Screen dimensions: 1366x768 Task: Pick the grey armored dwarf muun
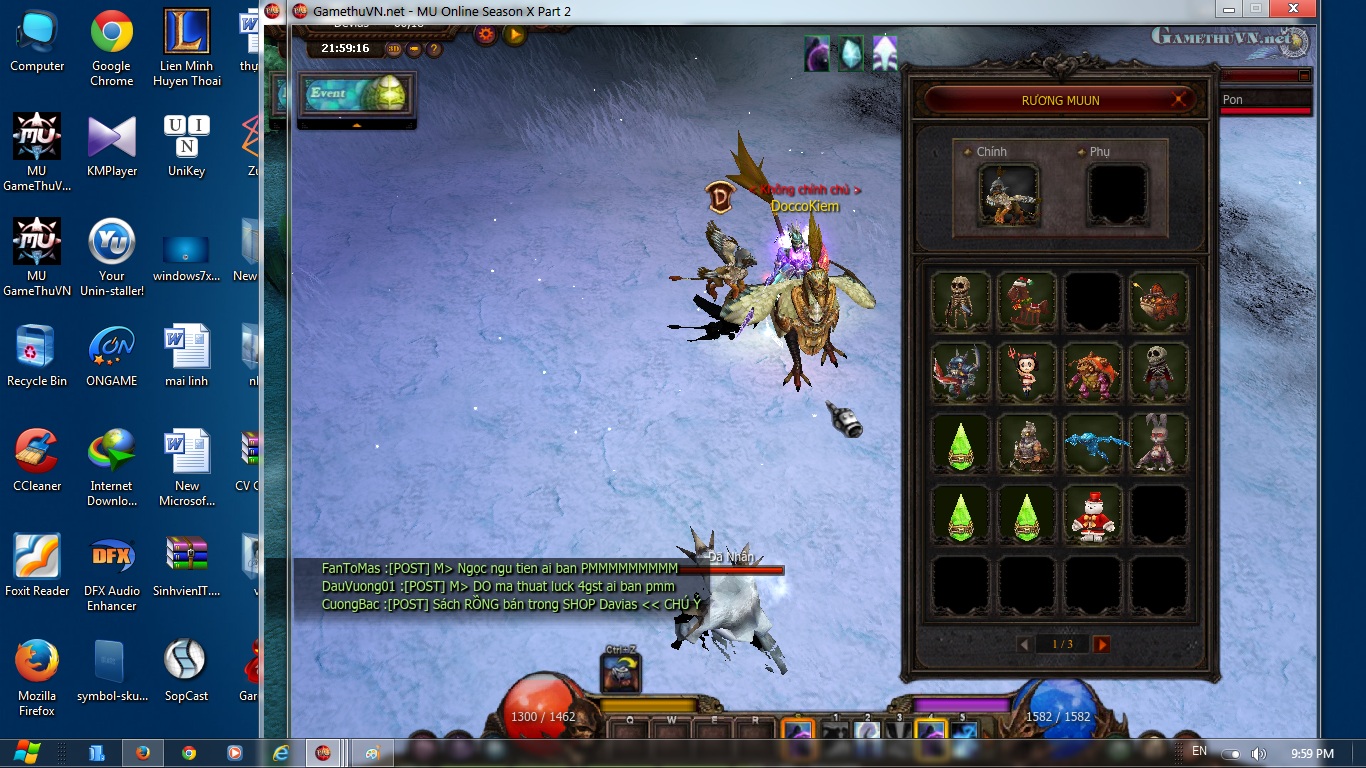(x=1026, y=443)
